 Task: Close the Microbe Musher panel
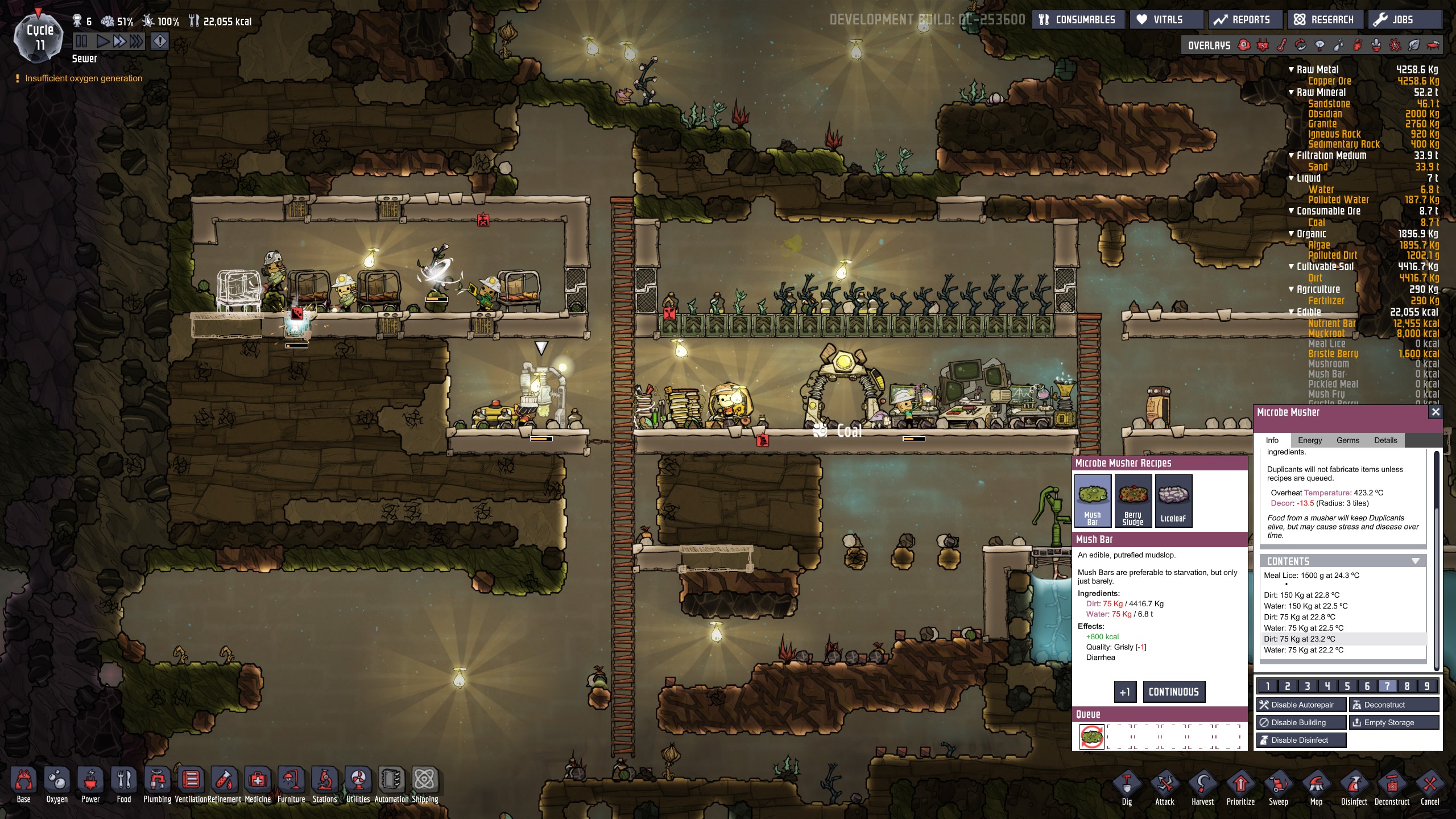pyautogui.click(x=1436, y=412)
